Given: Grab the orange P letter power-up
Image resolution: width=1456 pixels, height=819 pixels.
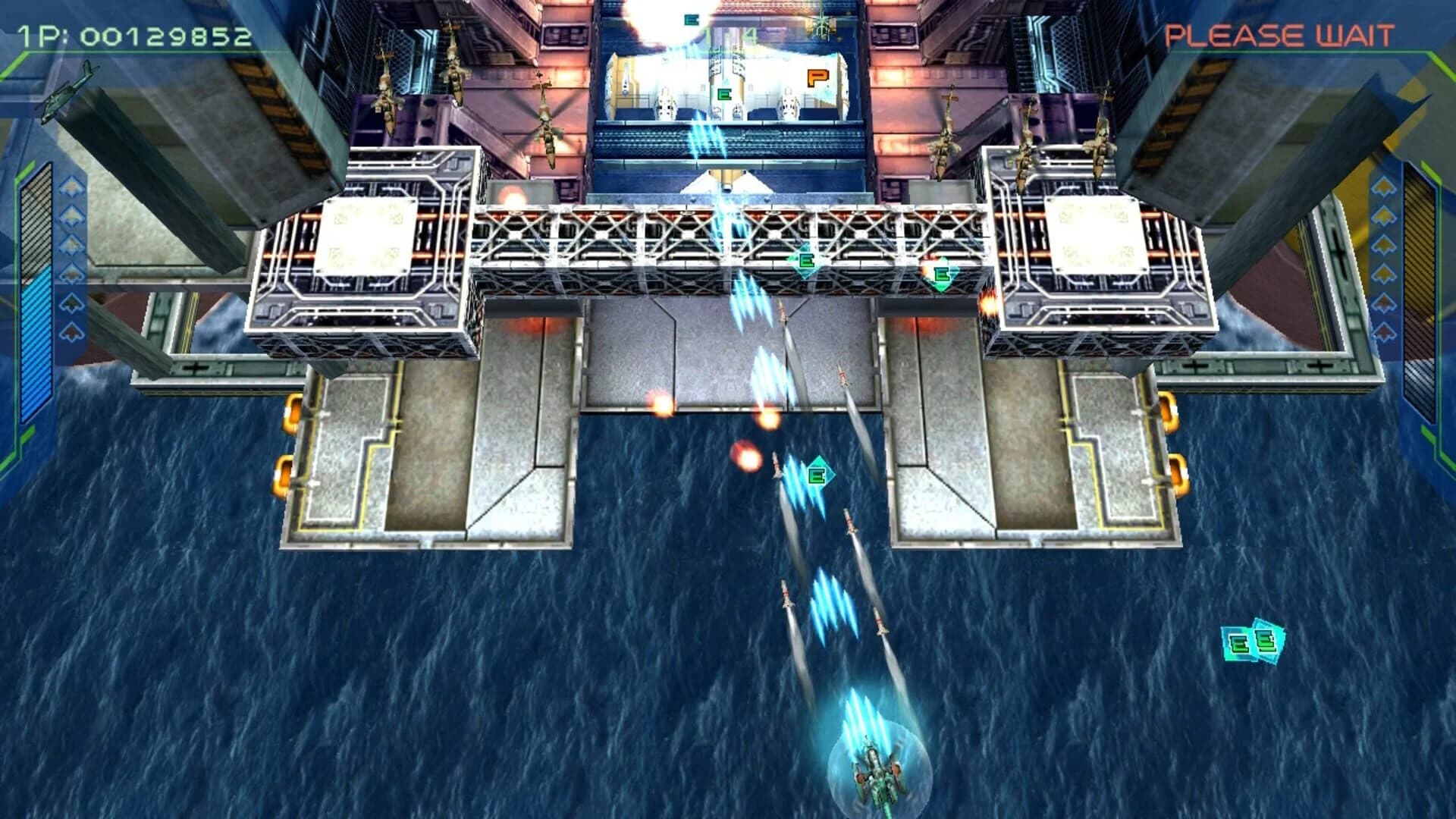Looking at the screenshot, I should 817,76.
